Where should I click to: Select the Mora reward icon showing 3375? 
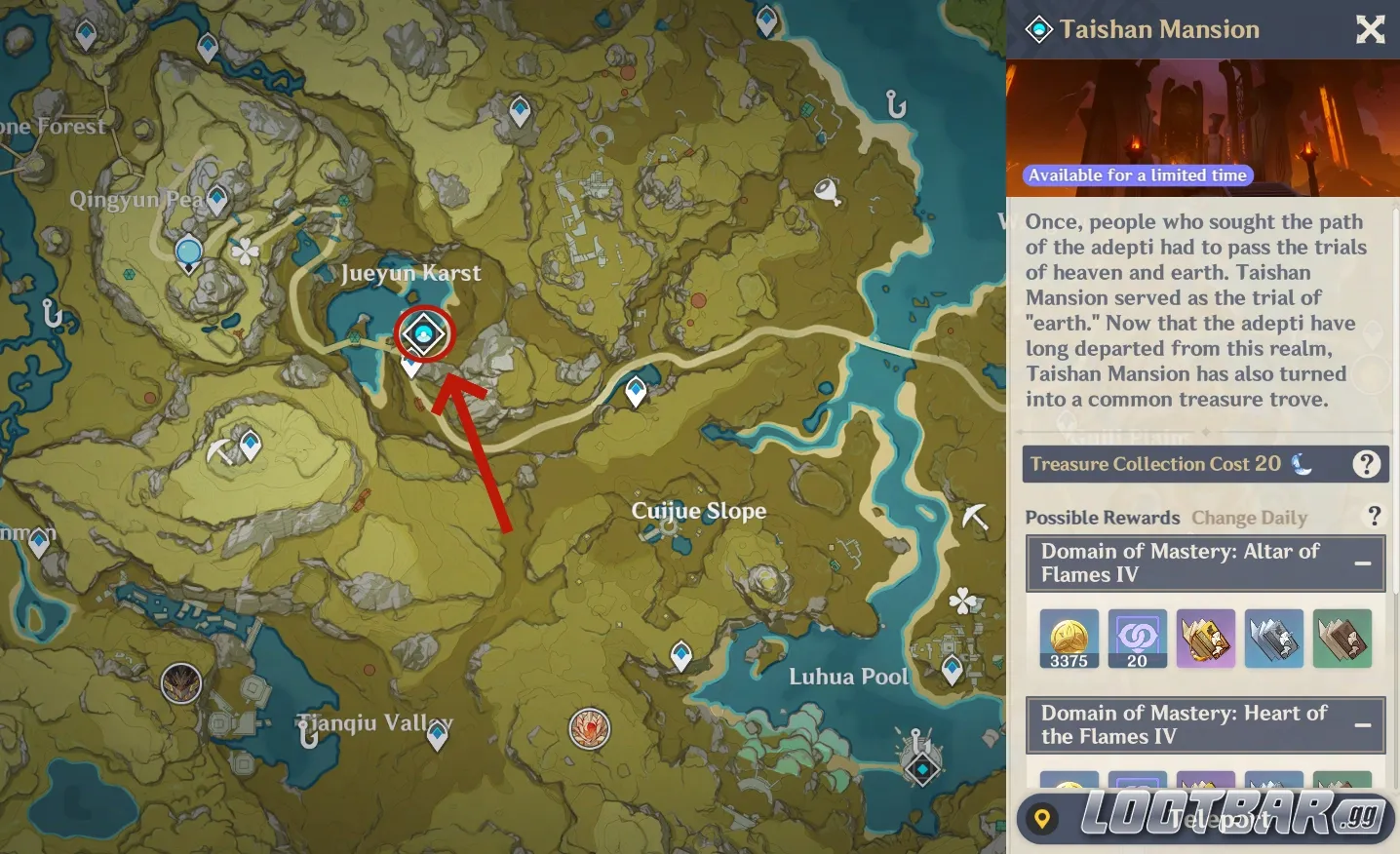coord(1069,639)
